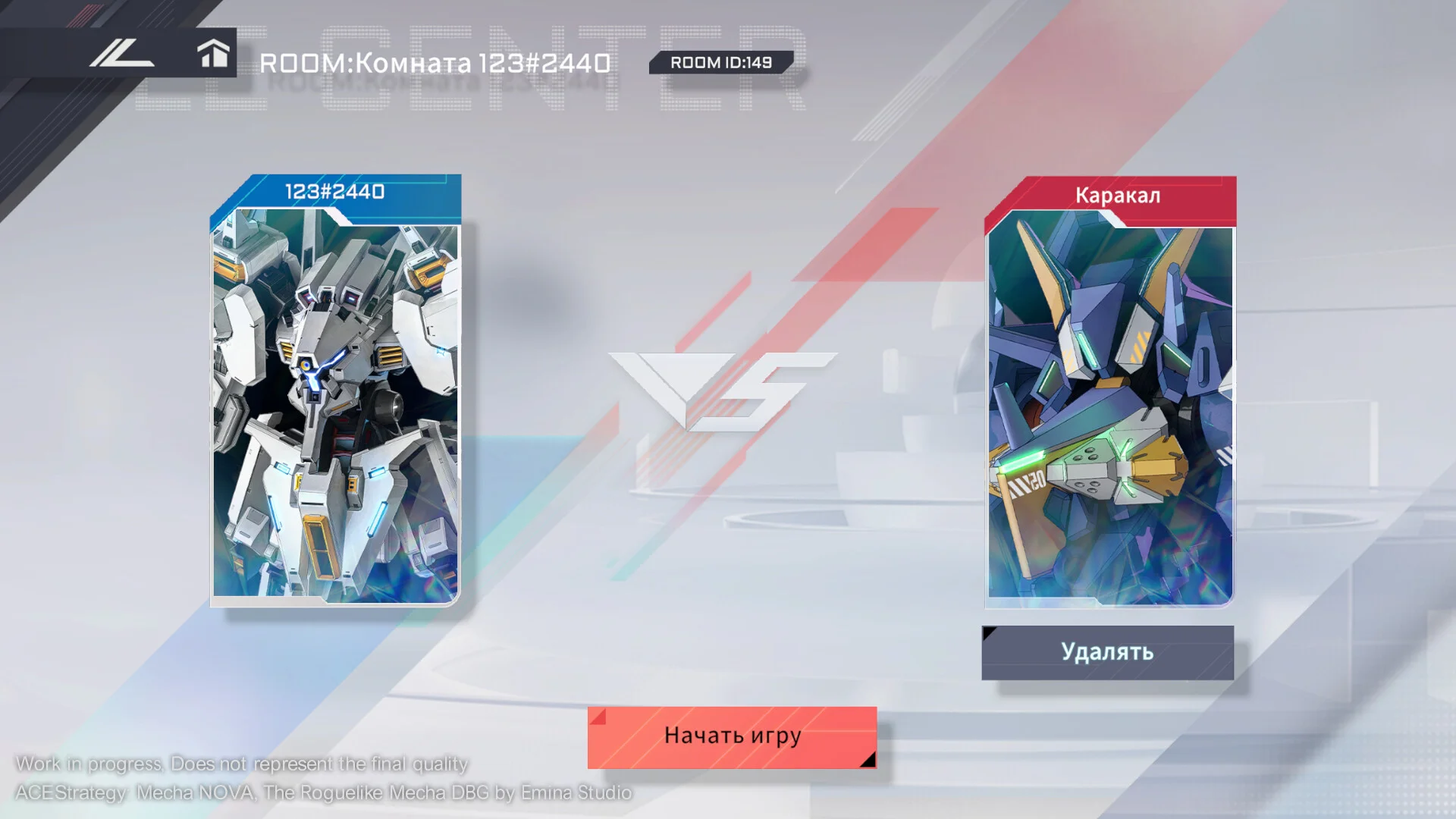
Task: Click the ROOM ID:149 badge
Action: pyautogui.click(x=720, y=63)
